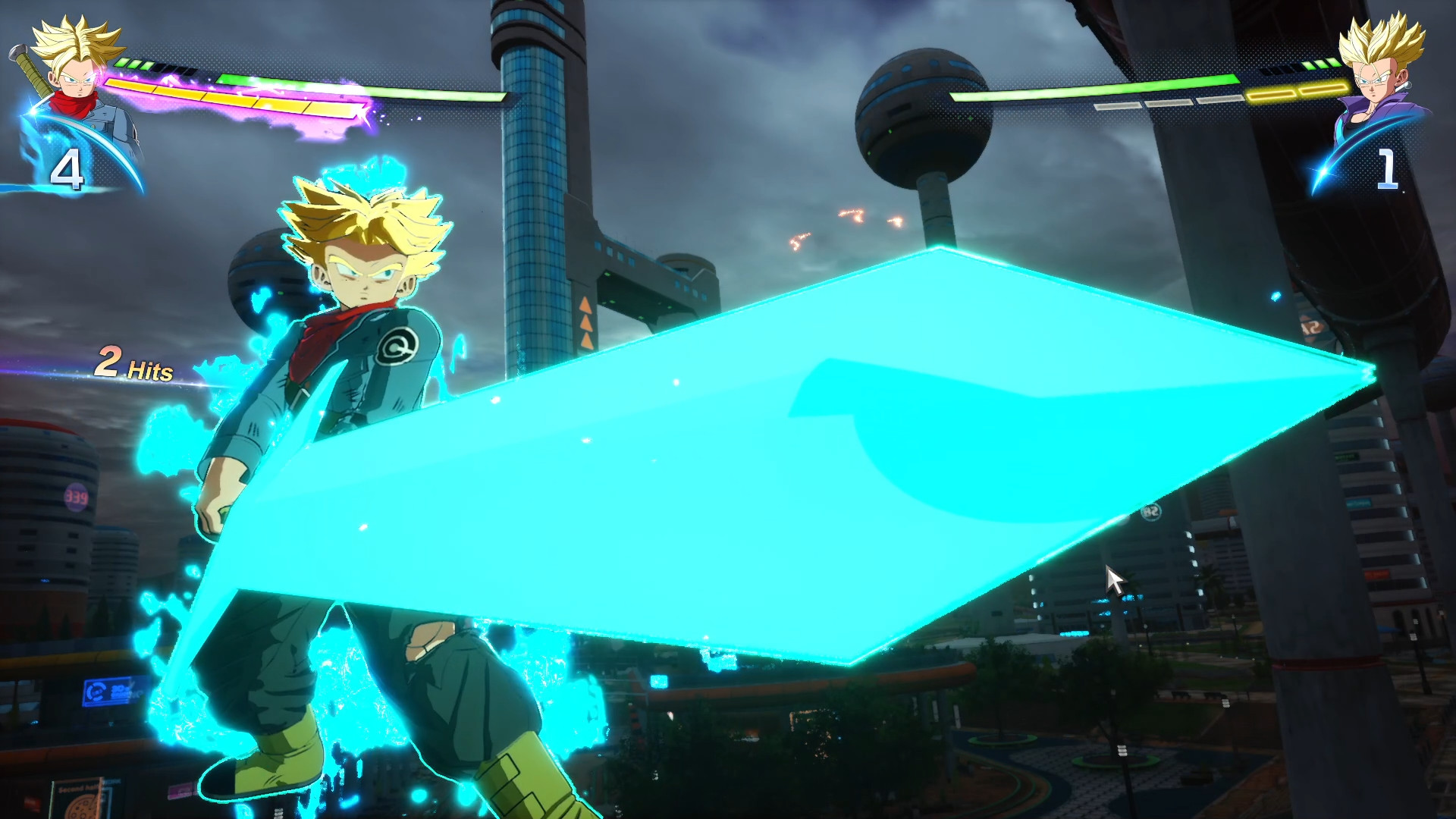This screenshot has height=819, width=1456.
Task: Click the pizza sign on the lower-left storefront
Action: (82, 808)
